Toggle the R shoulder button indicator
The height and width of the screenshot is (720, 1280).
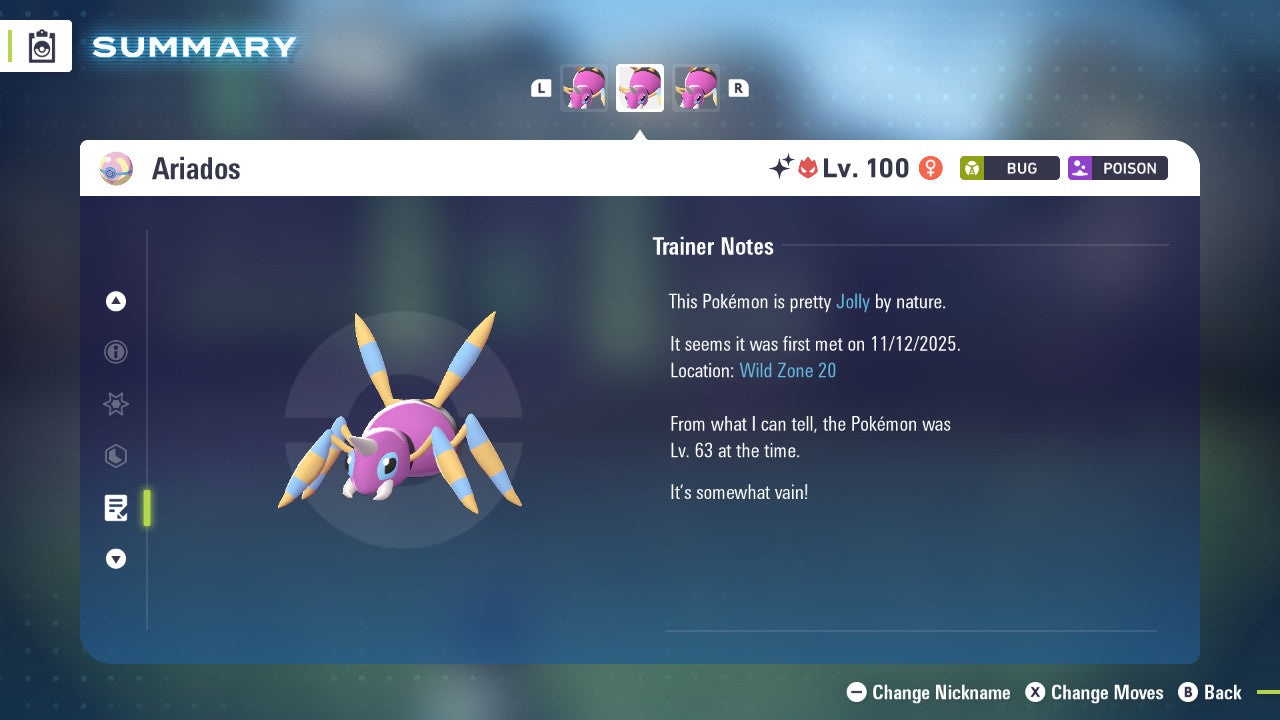[x=739, y=88]
